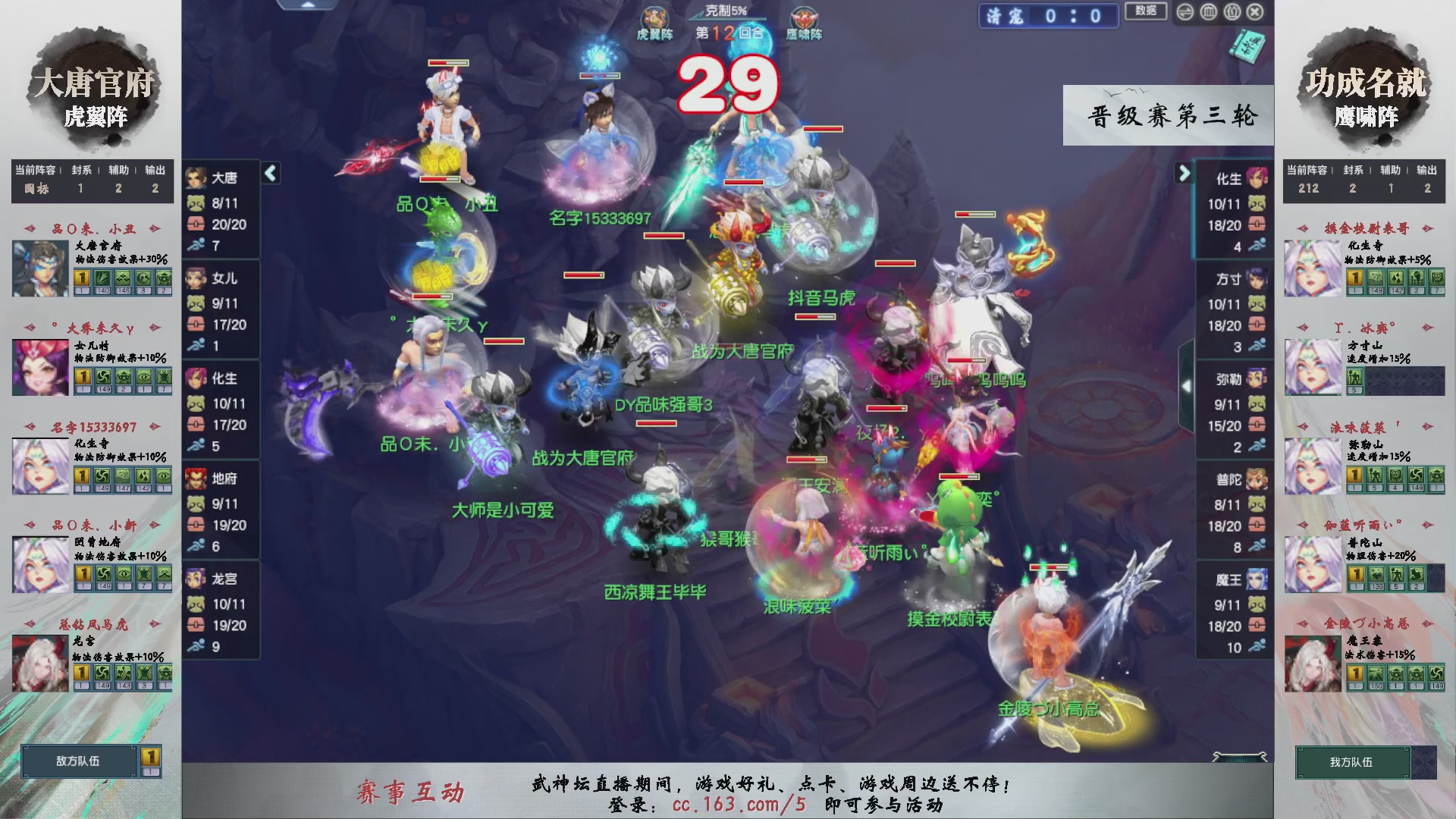The width and height of the screenshot is (1456, 819).
Task: Click the medicine chest icon under 女儿
Action: click(196, 325)
